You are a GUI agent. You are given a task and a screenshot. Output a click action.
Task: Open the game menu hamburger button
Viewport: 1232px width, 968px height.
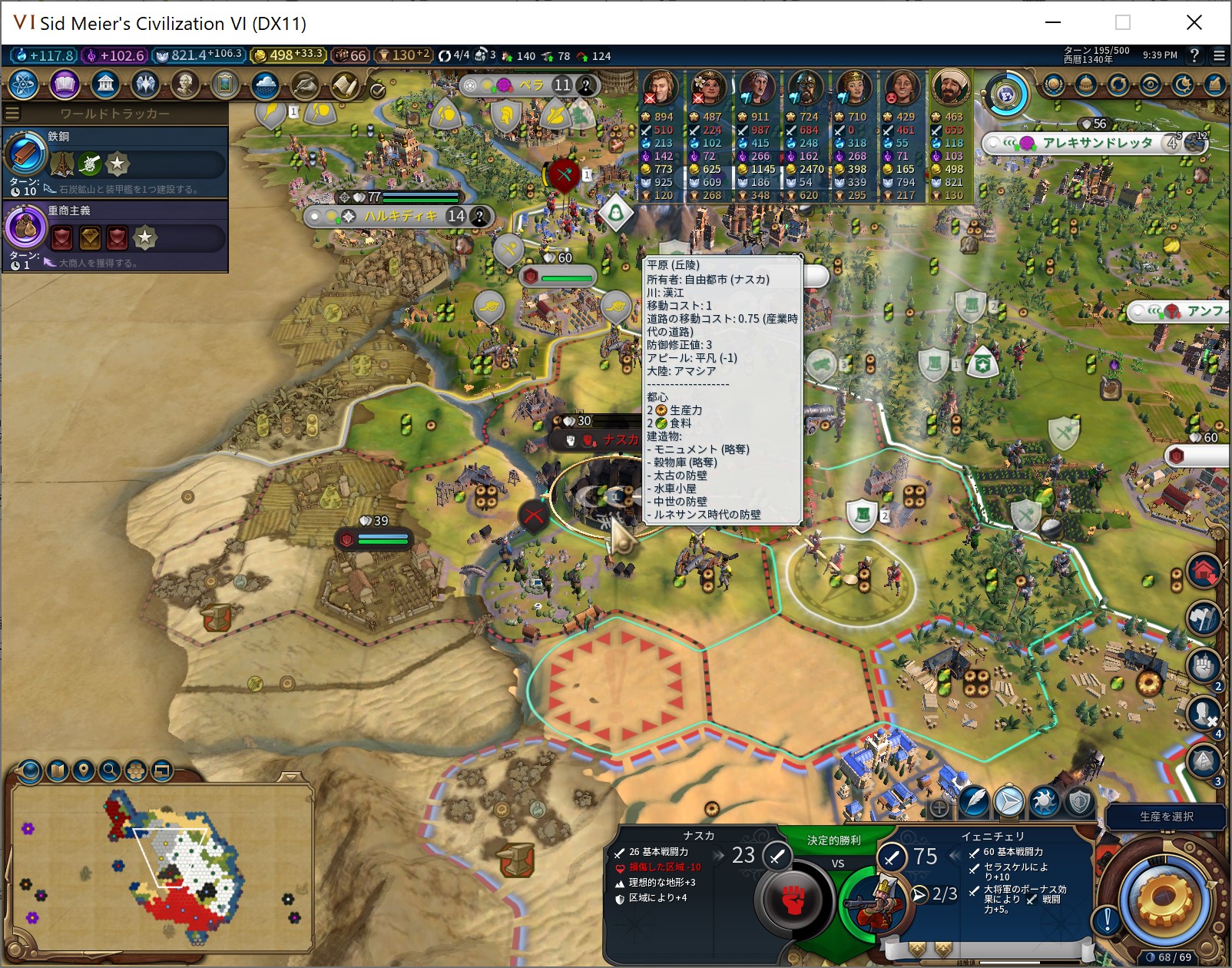click(x=1219, y=55)
